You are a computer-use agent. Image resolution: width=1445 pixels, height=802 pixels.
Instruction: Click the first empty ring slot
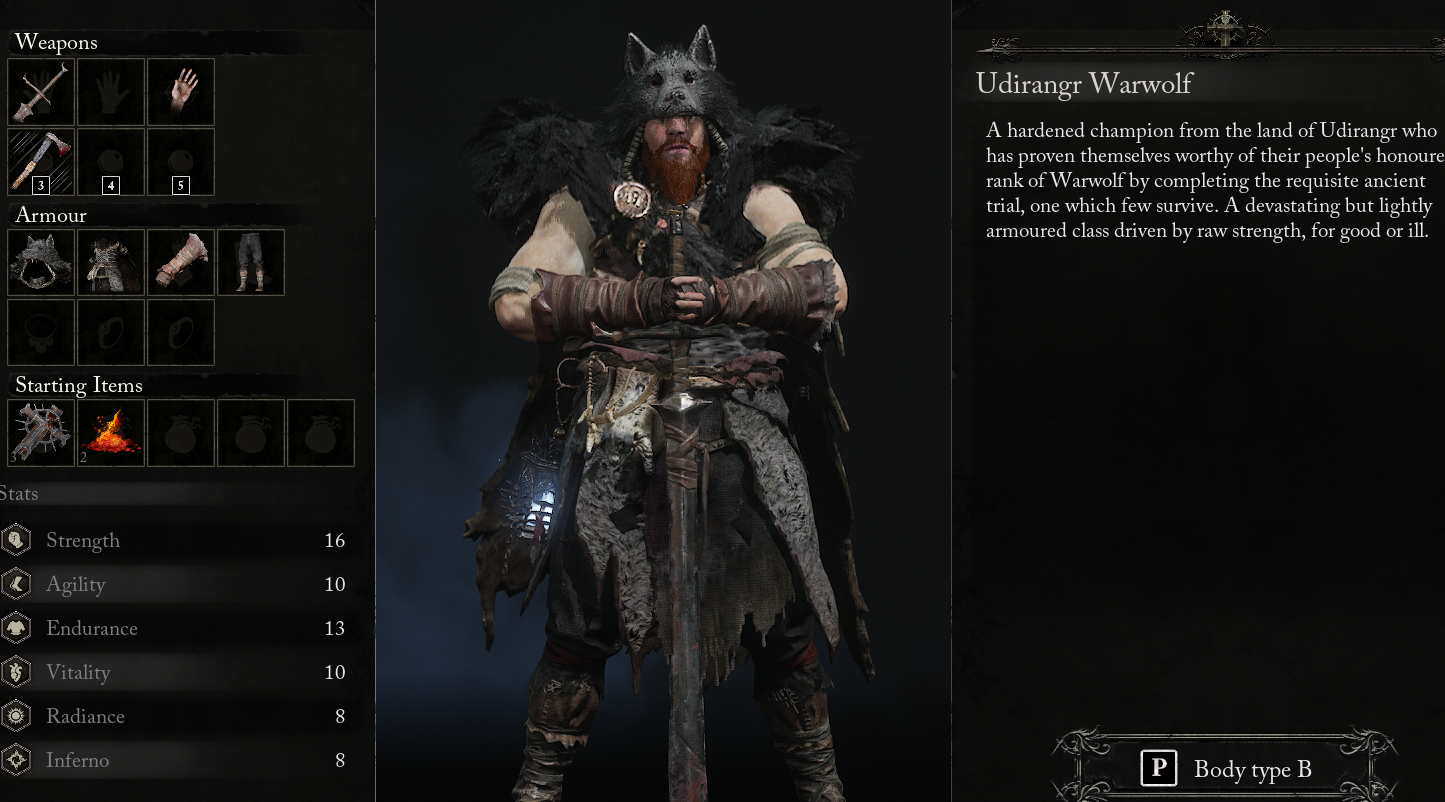coord(110,332)
